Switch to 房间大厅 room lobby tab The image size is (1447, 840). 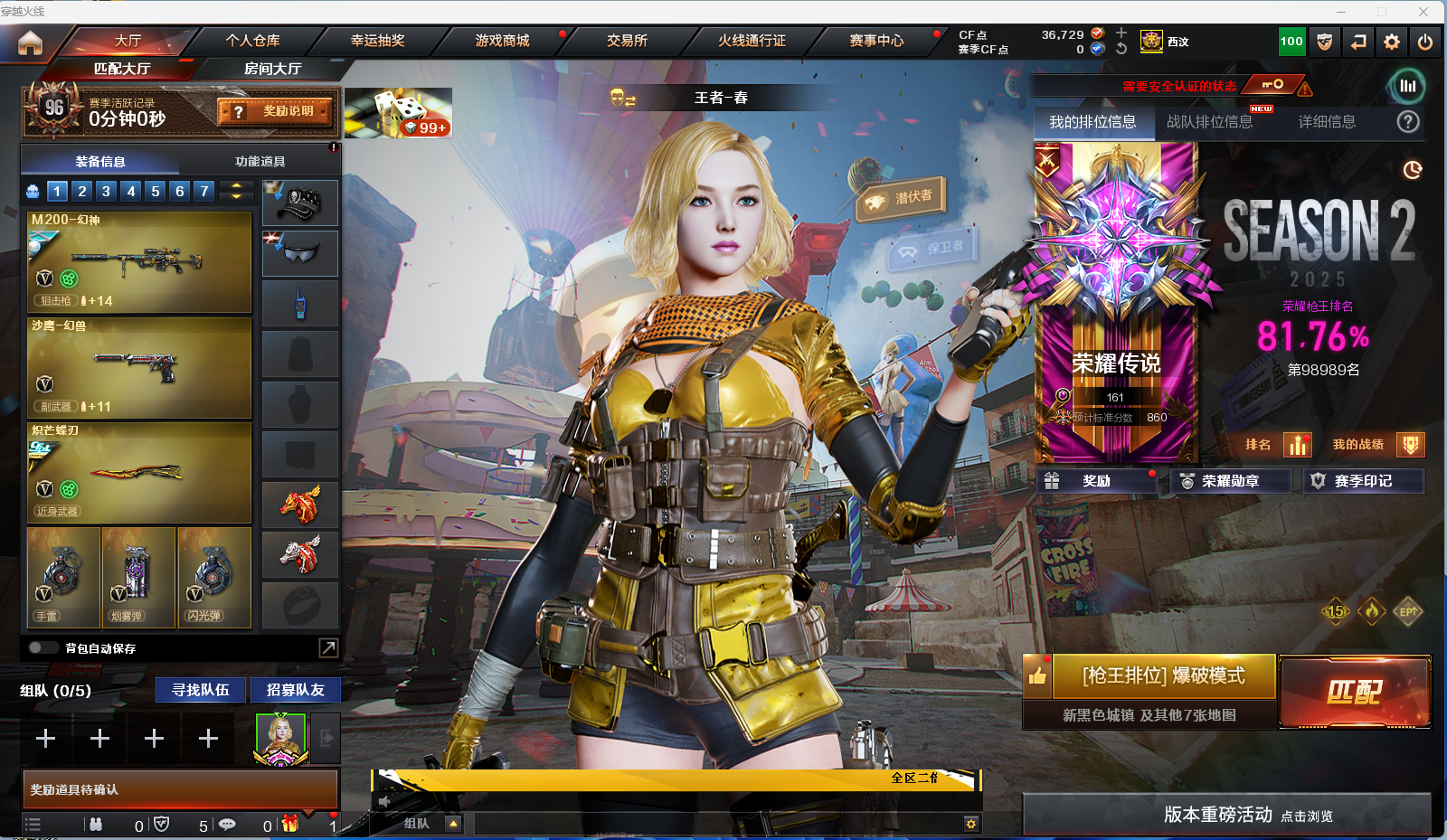272,69
